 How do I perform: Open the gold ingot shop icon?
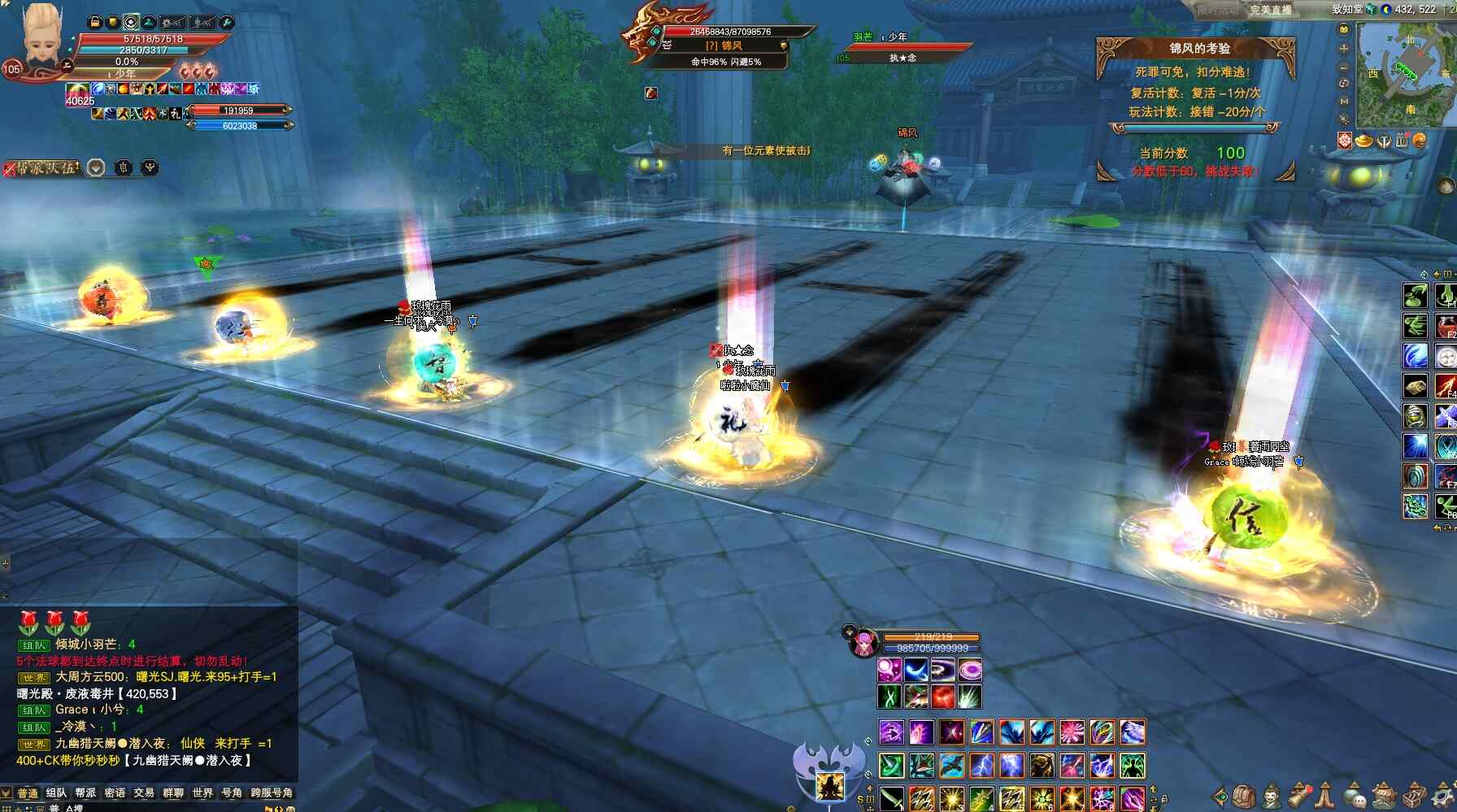1364,141
